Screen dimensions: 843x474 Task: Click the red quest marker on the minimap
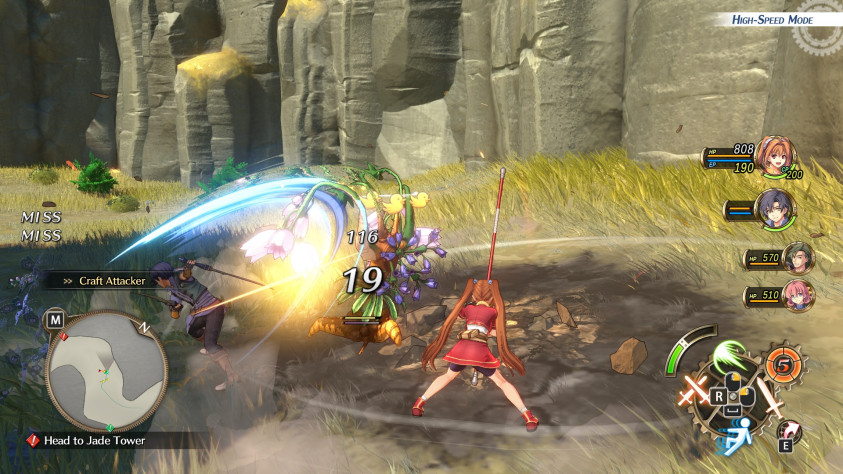[x=63, y=337]
